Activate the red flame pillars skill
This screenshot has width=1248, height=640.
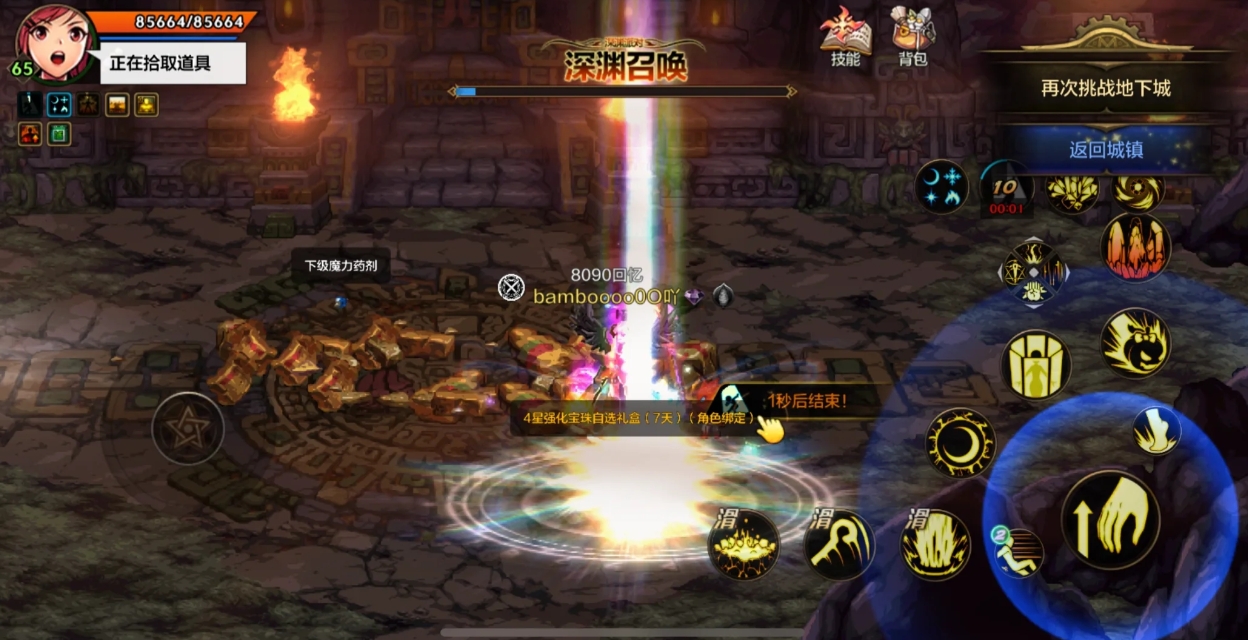[x=1135, y=247]
